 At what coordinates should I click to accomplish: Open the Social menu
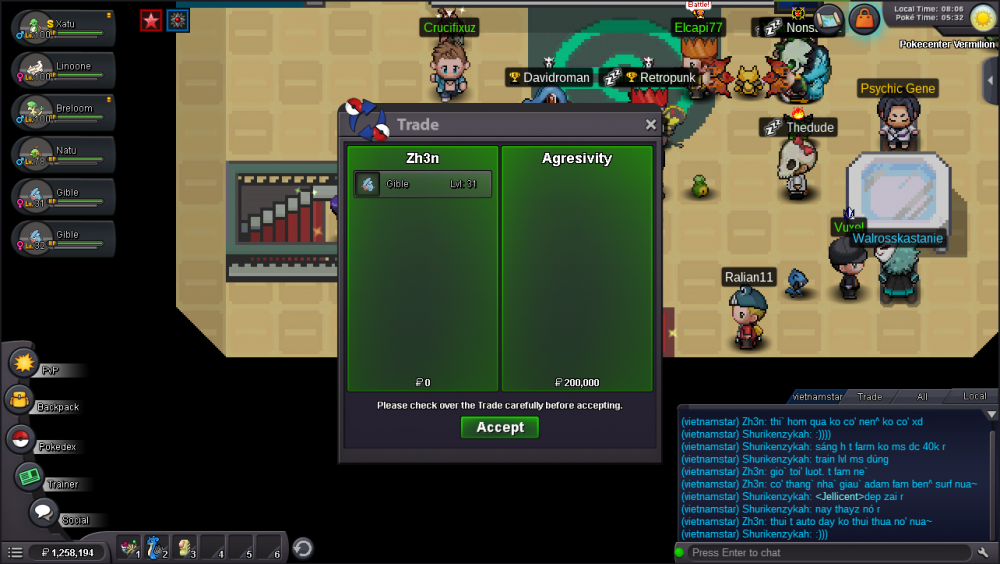[43, 513]
